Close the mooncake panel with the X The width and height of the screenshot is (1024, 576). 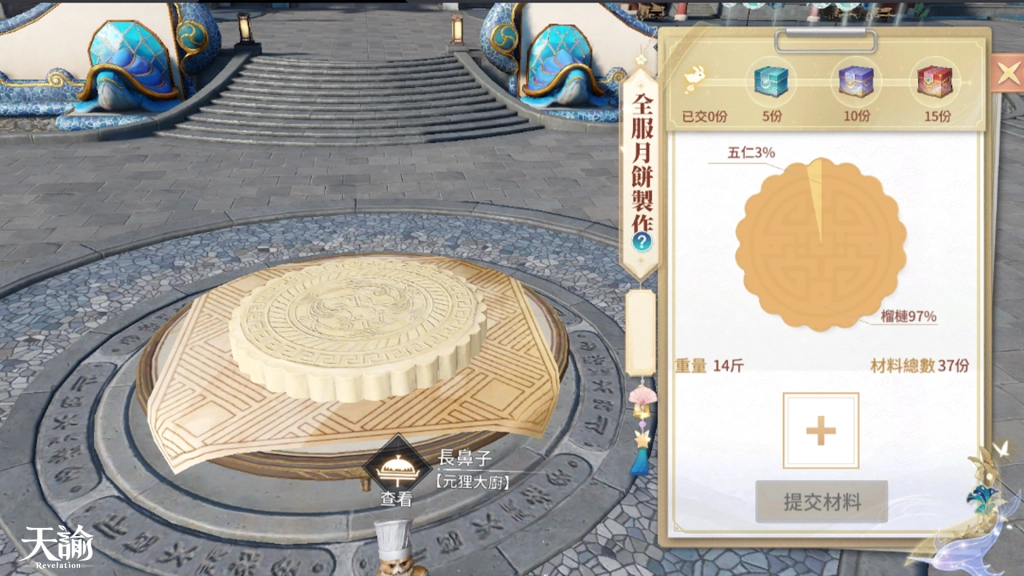click(x=1004, y=71)
